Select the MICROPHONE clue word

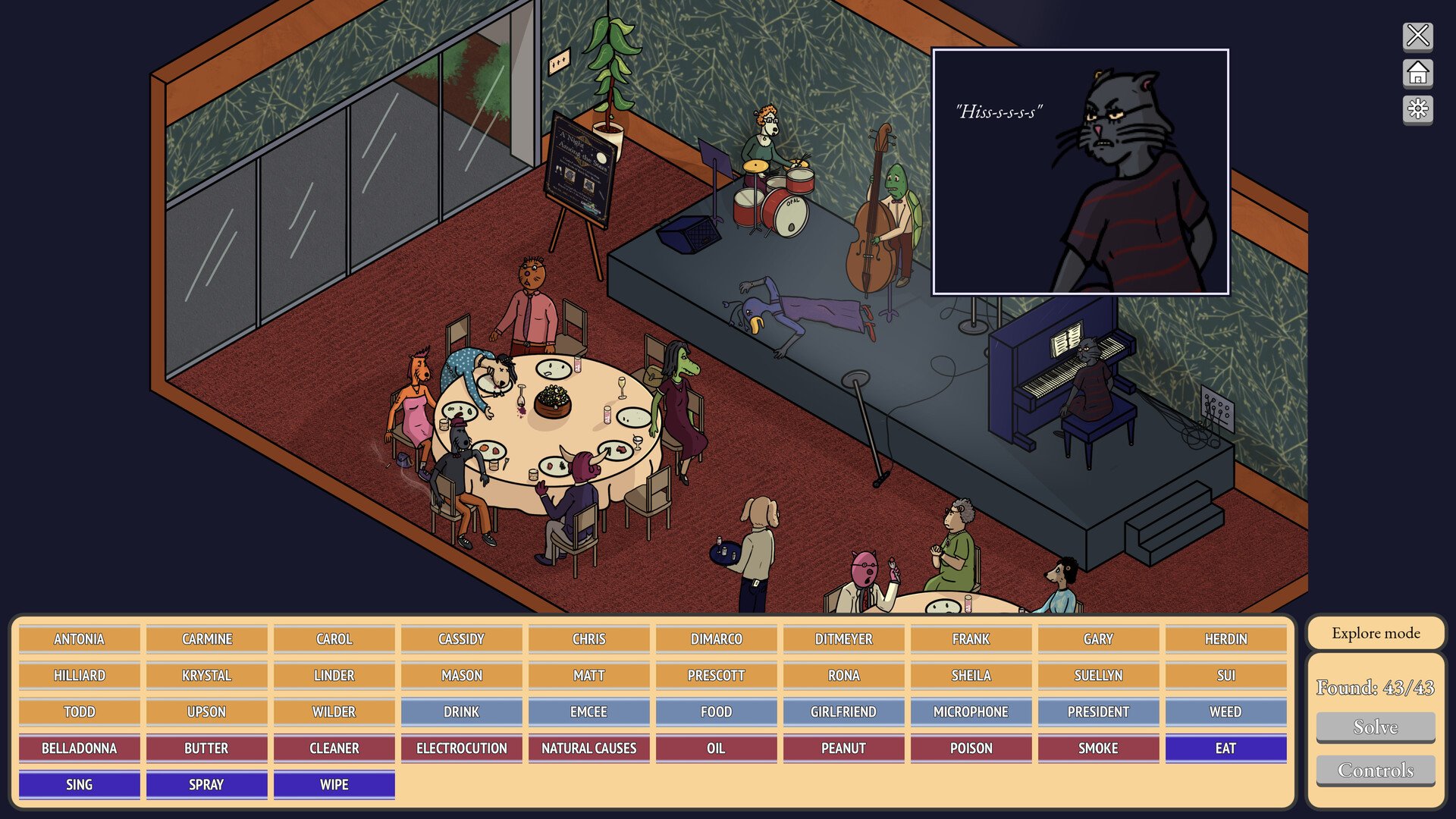click(x=971, y=712)
